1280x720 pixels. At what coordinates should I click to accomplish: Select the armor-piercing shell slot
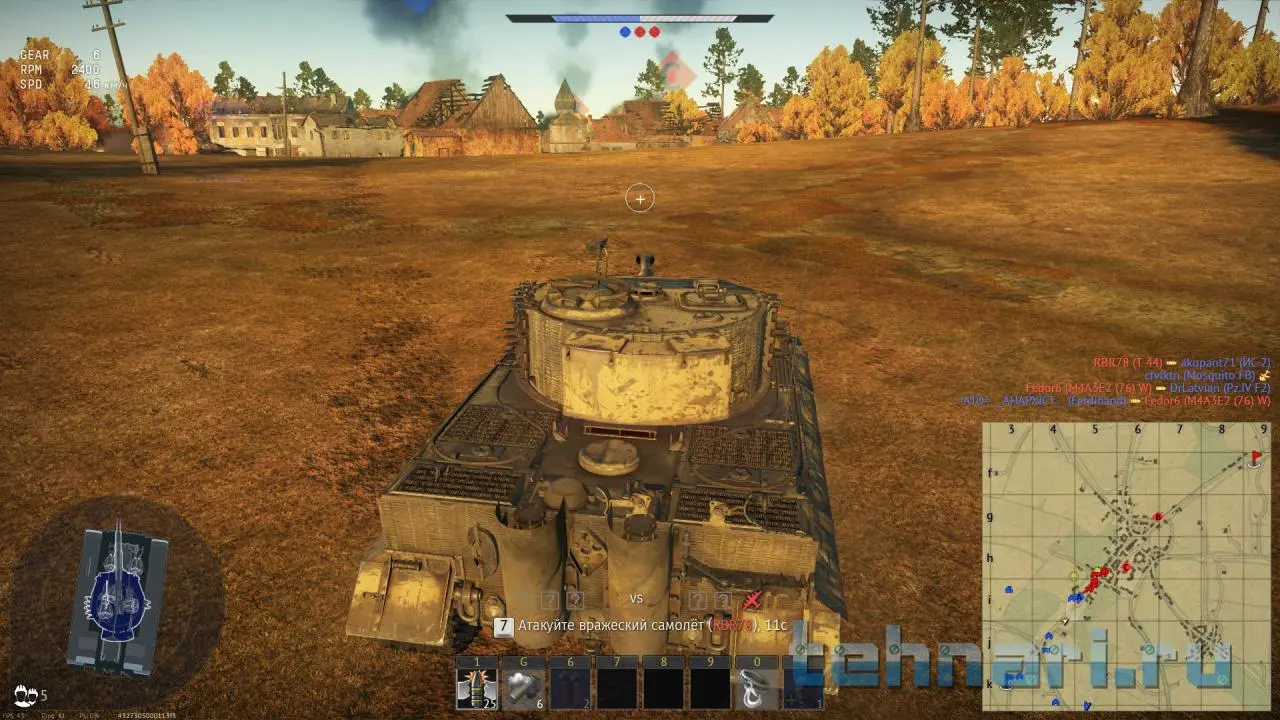[477, 688]
